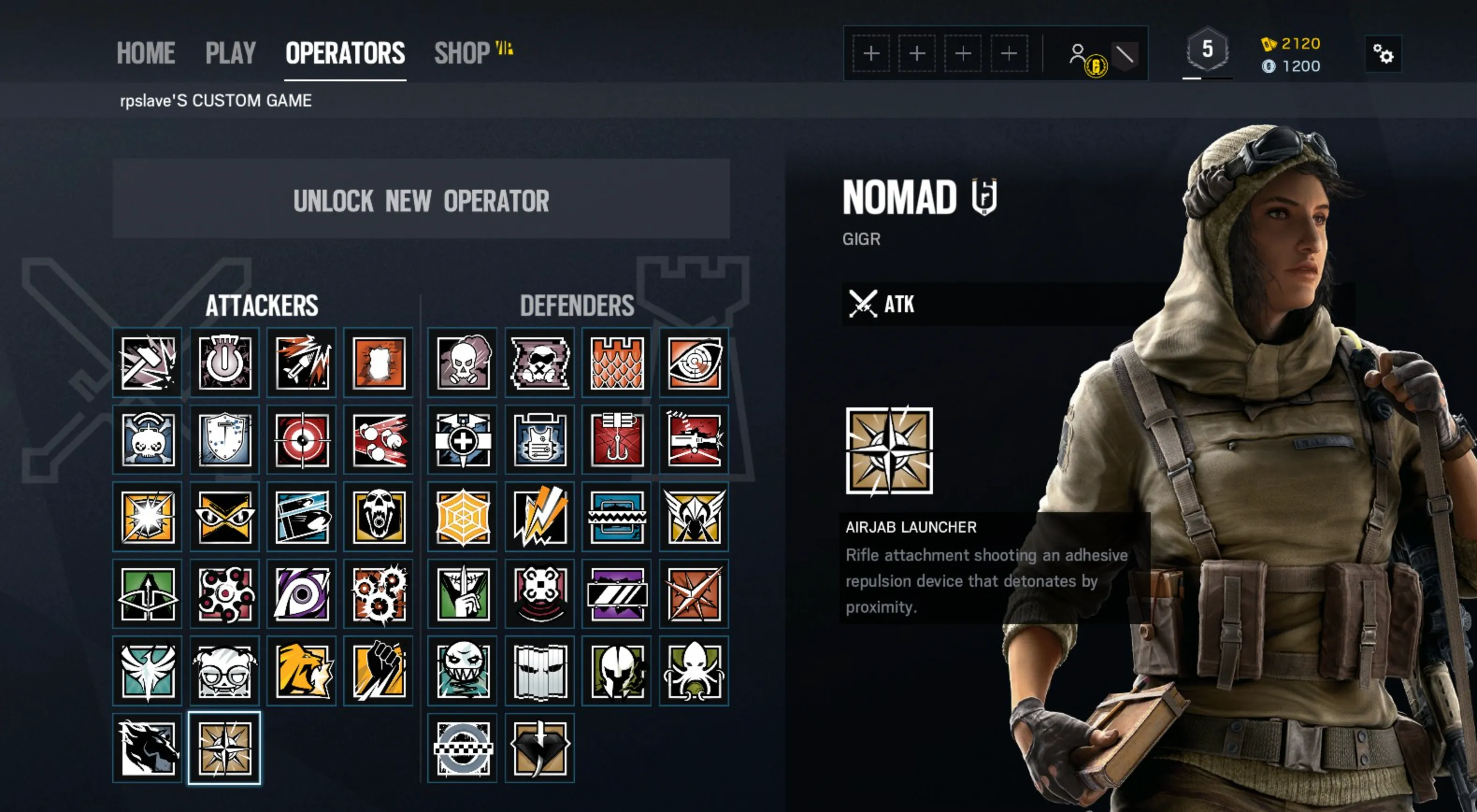Viewport: 1477px width, 812px height.
Task: Select the Finka phoenix operator icon
Action: 147,670
